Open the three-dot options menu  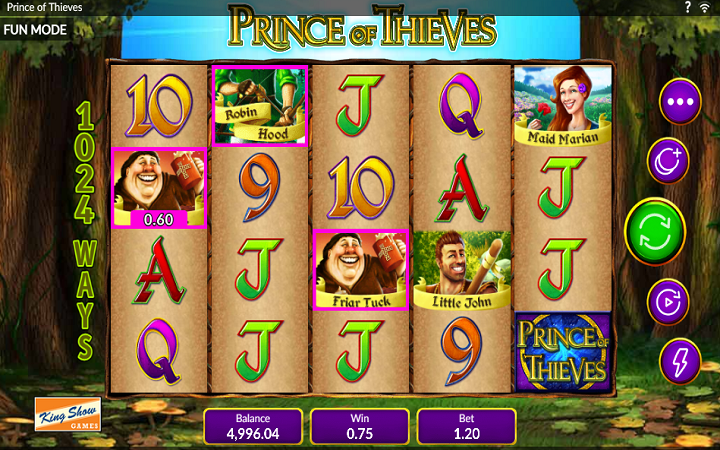click(680, 101)
